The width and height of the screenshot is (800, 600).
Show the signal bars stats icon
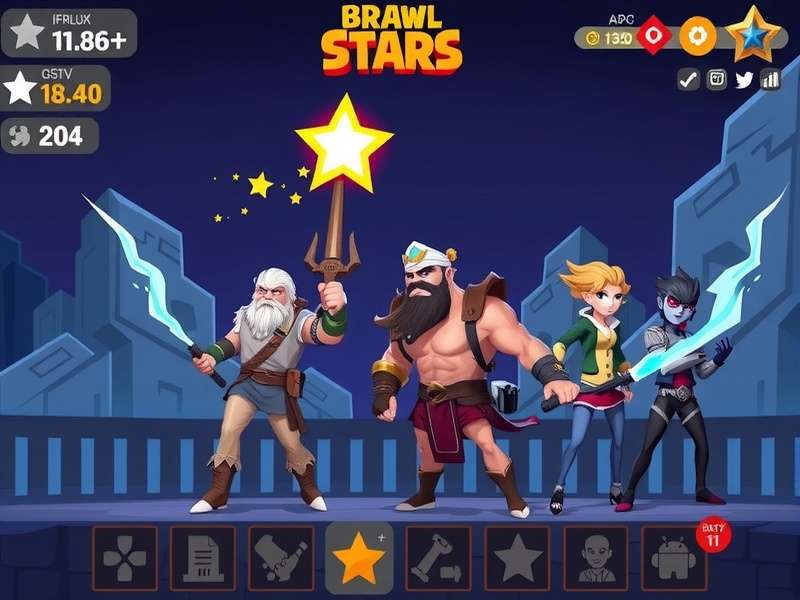(770, 80)
